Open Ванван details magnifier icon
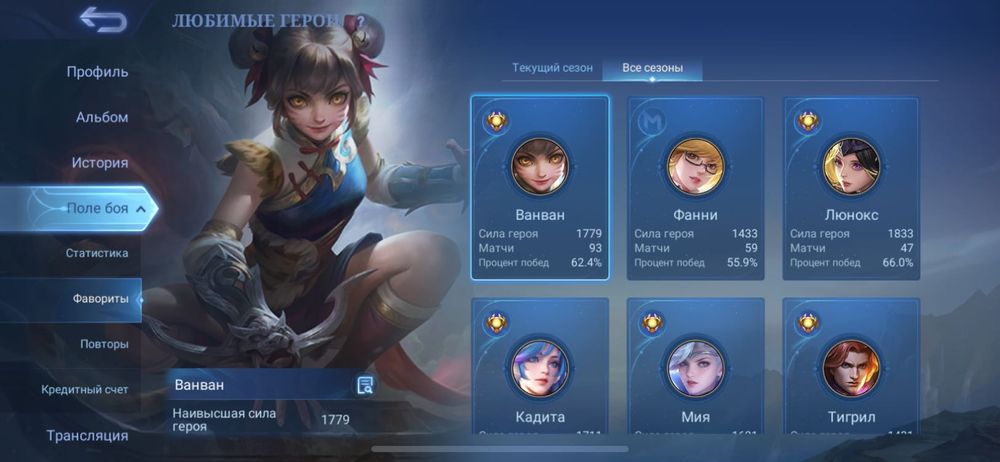The image size is (1000, 462). coord(365,386)
